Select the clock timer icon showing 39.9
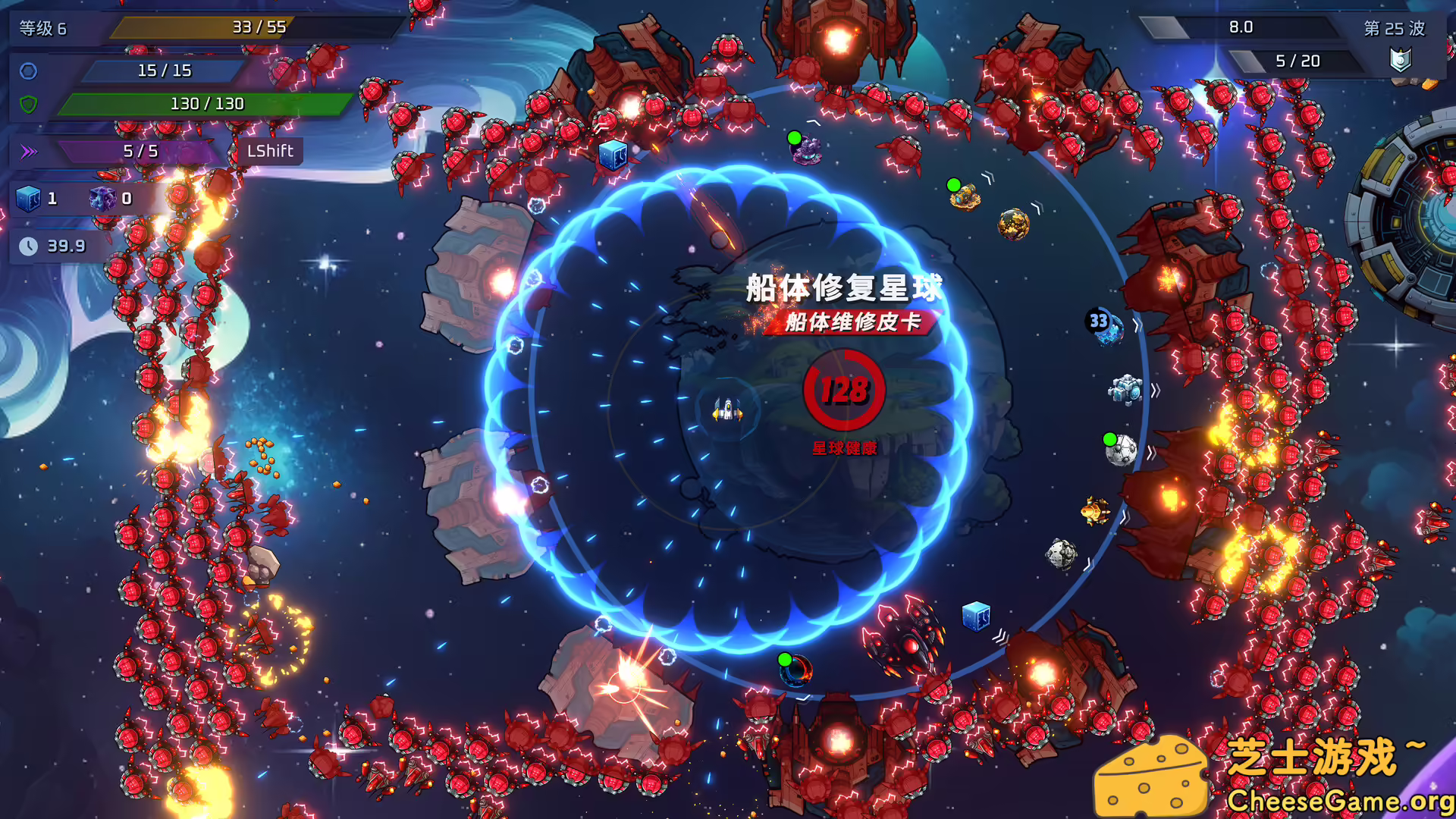 click(x=29, y=246)
